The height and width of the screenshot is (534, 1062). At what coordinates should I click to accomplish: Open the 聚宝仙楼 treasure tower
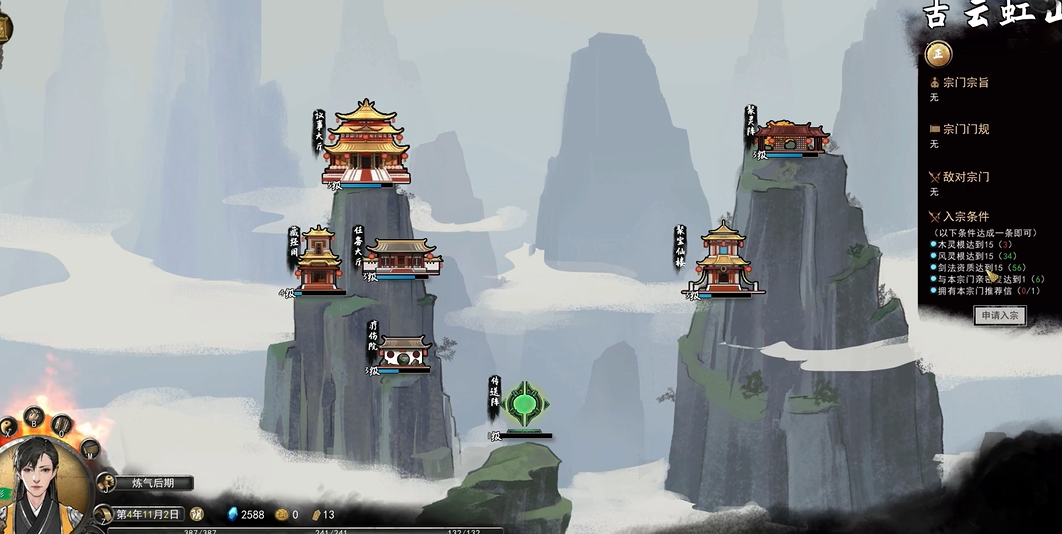tap(723, 260)
